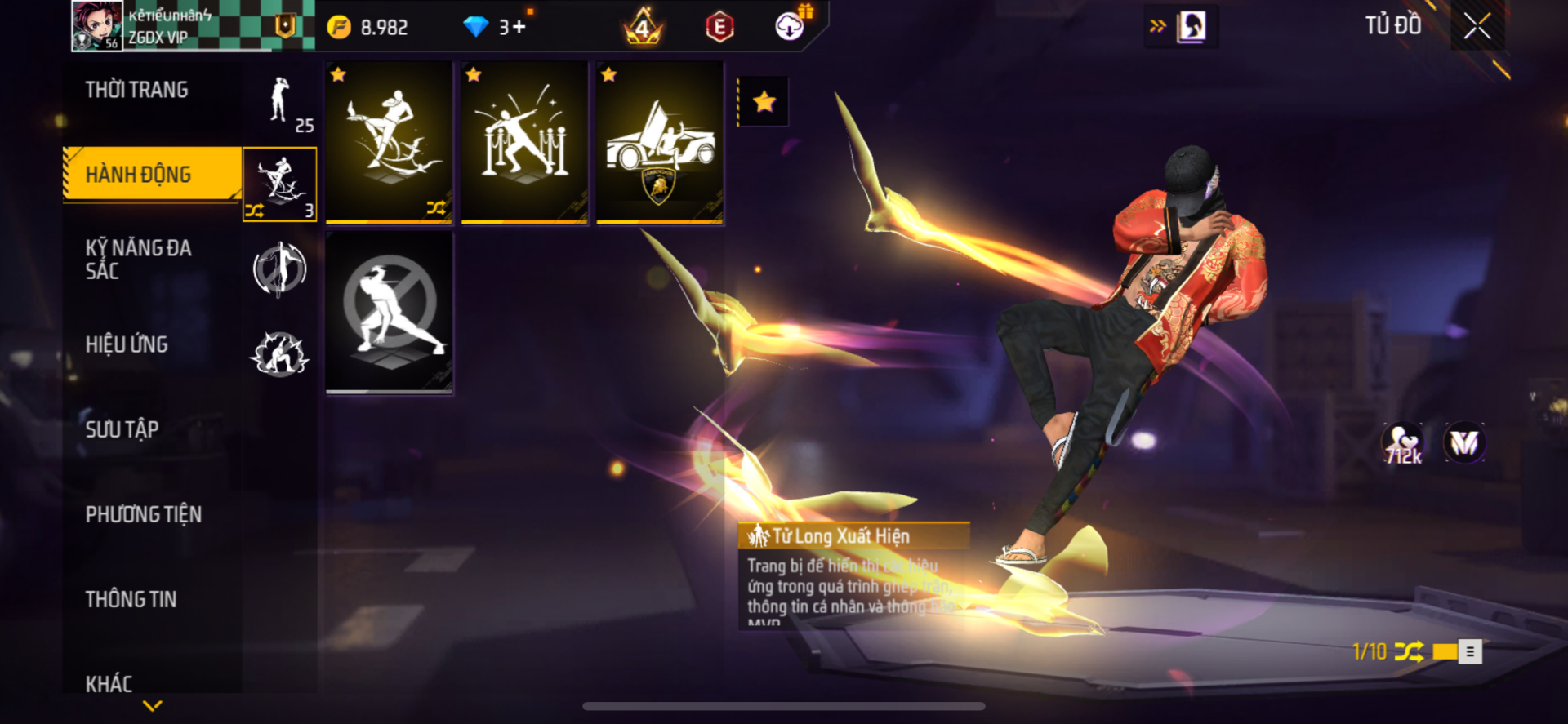1568x724 pixels.
Task: Open the cloud download gift icon
Action: (790, 26)
